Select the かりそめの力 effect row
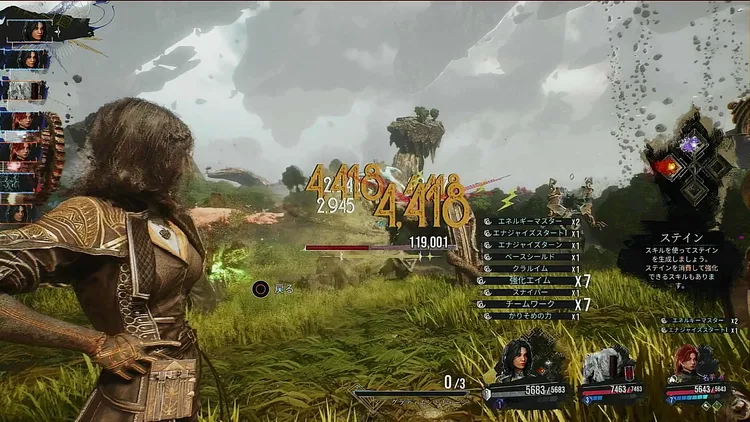The width and height of the screenshot is (750, 422). 530,316
